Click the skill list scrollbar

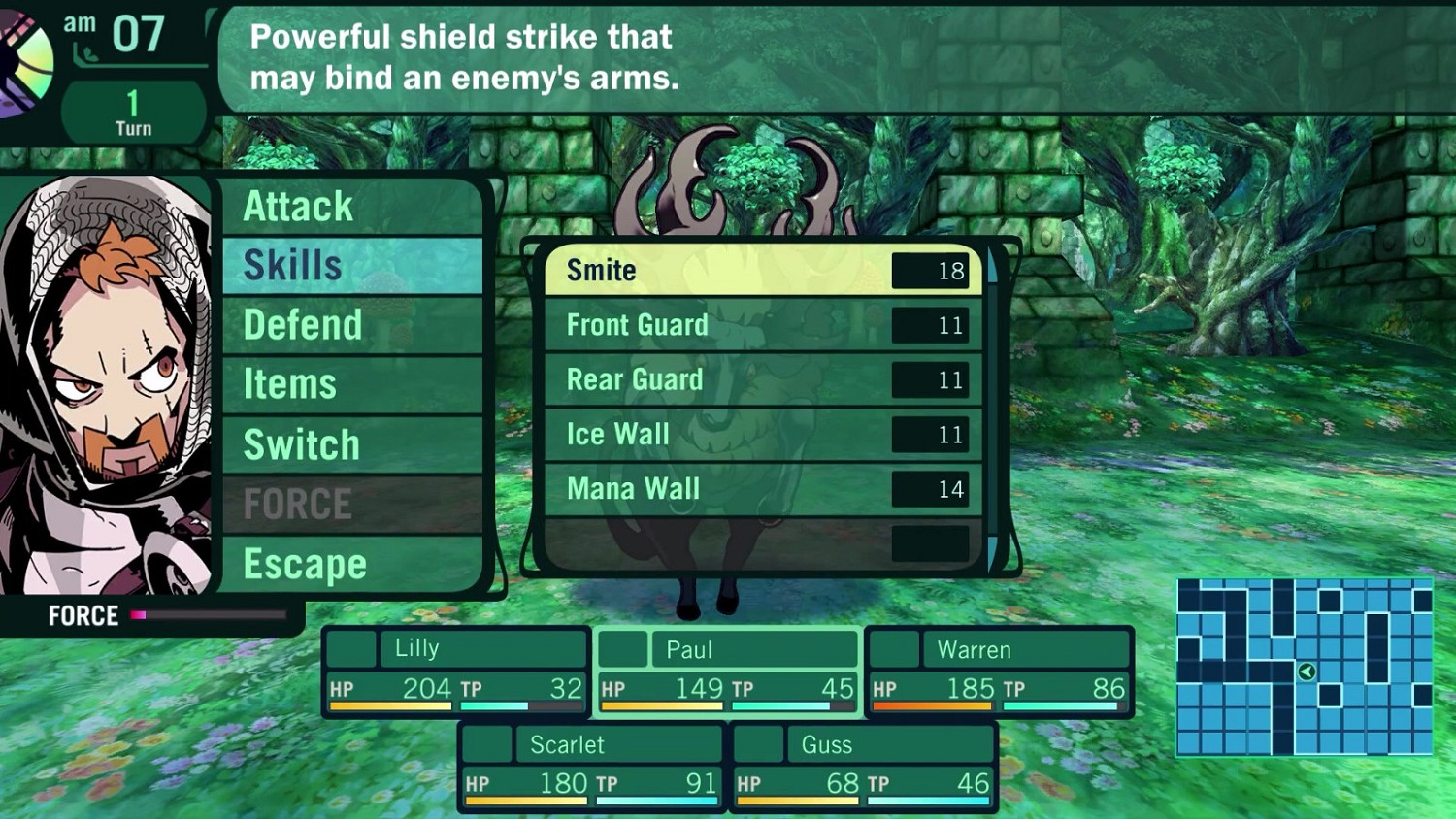point(992,408)
